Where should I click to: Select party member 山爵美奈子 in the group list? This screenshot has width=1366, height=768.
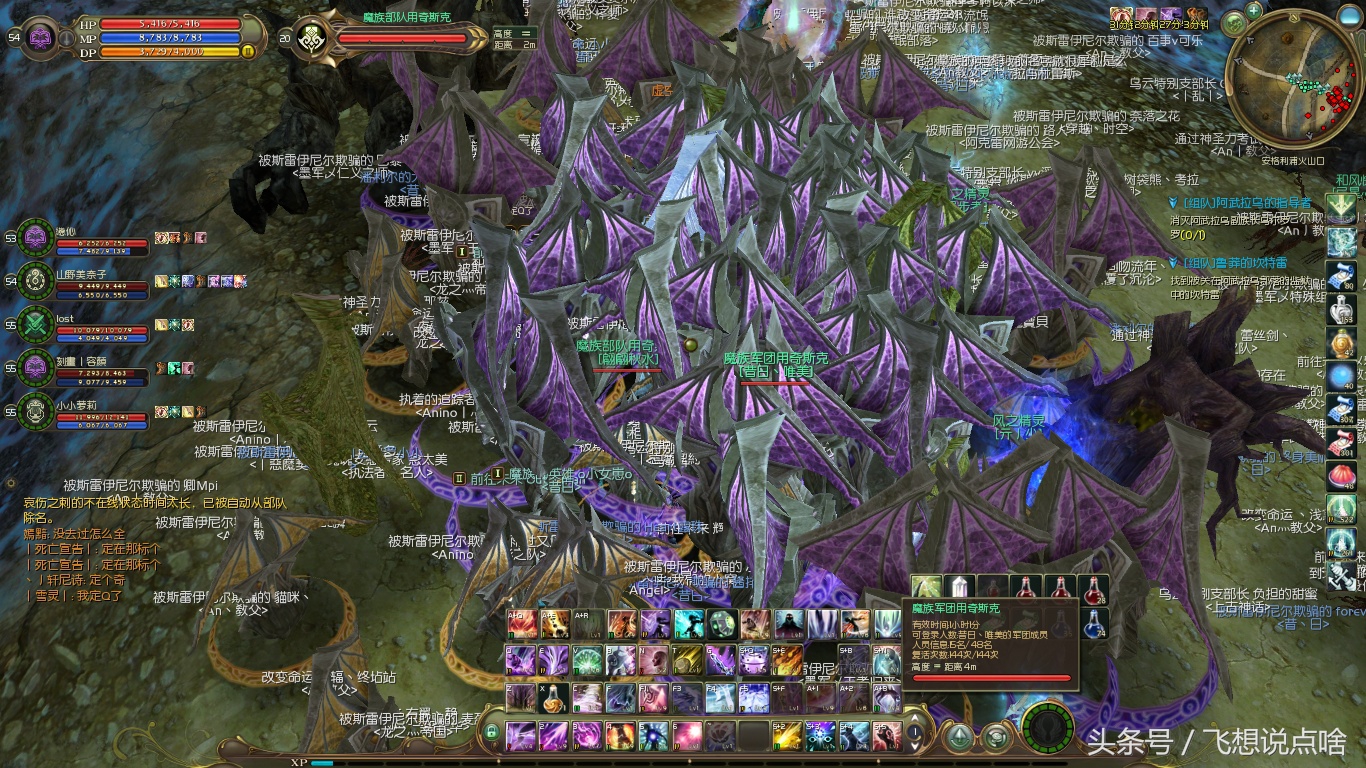37,280
